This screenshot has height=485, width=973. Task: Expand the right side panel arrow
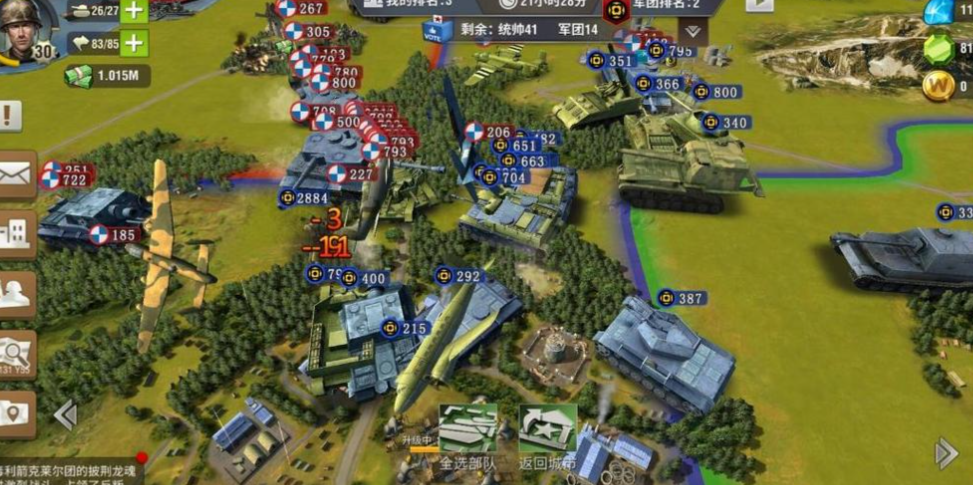[x=945, y=454]
